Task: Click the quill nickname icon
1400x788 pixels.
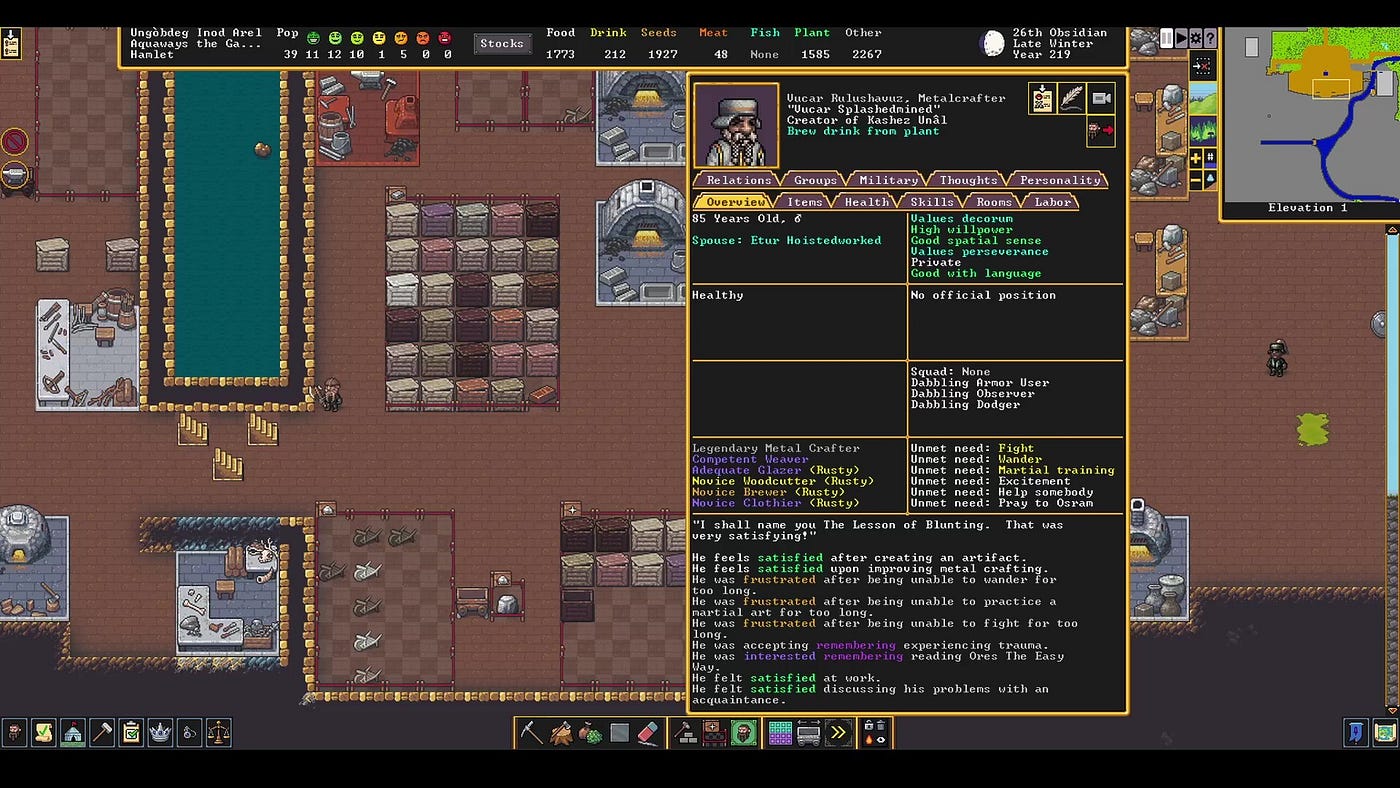Action: pos(1071,98)
